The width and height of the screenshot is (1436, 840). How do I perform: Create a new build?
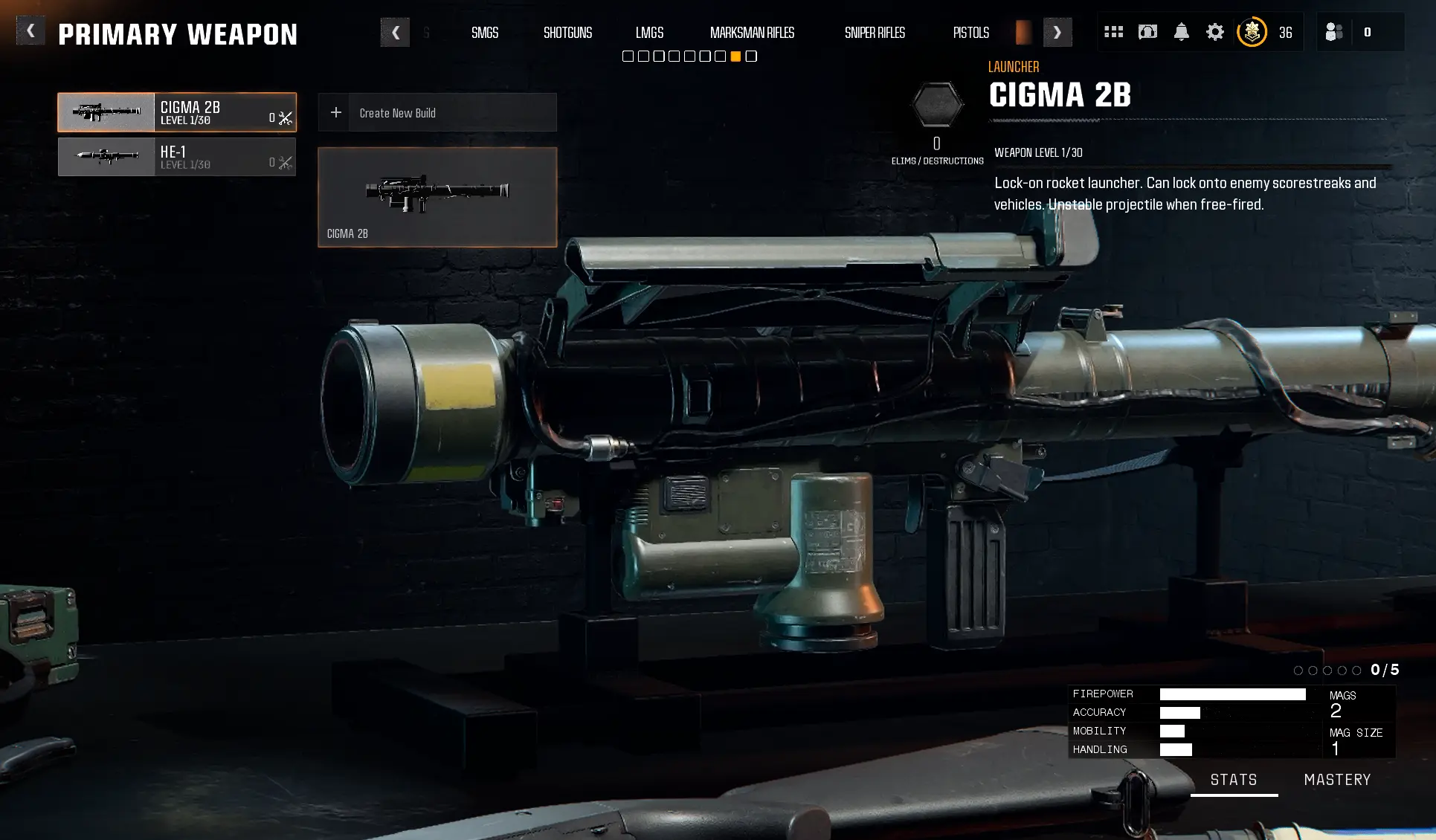point(437,113)
